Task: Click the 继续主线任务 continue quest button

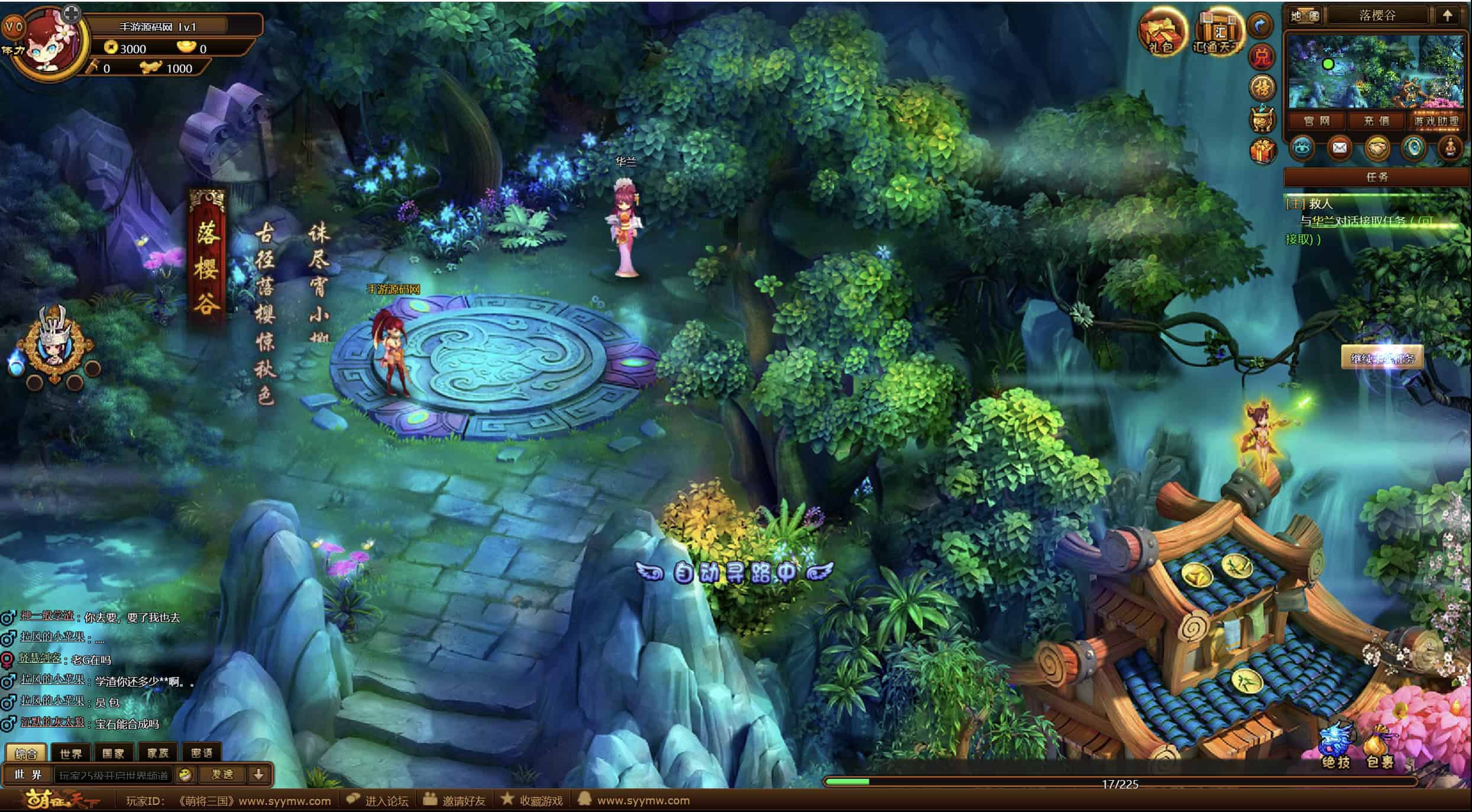Action: coord(1382,358)
